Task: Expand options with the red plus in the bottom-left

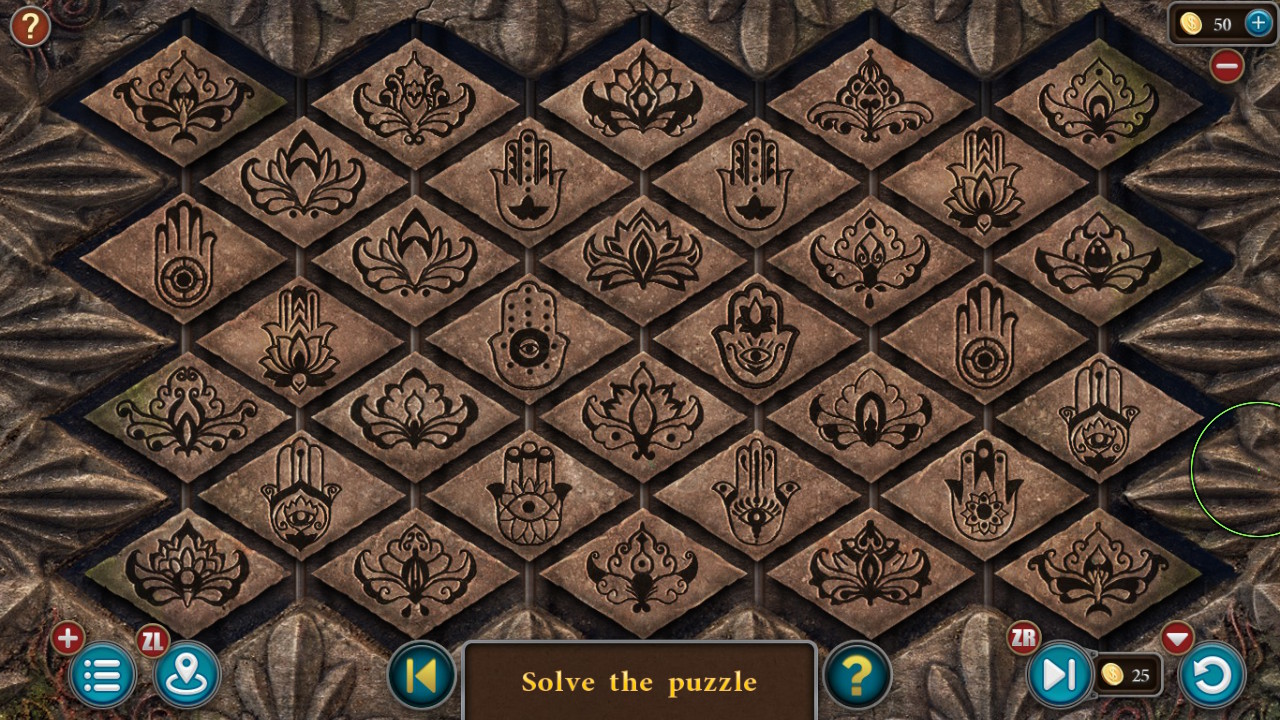Action: 66,637
